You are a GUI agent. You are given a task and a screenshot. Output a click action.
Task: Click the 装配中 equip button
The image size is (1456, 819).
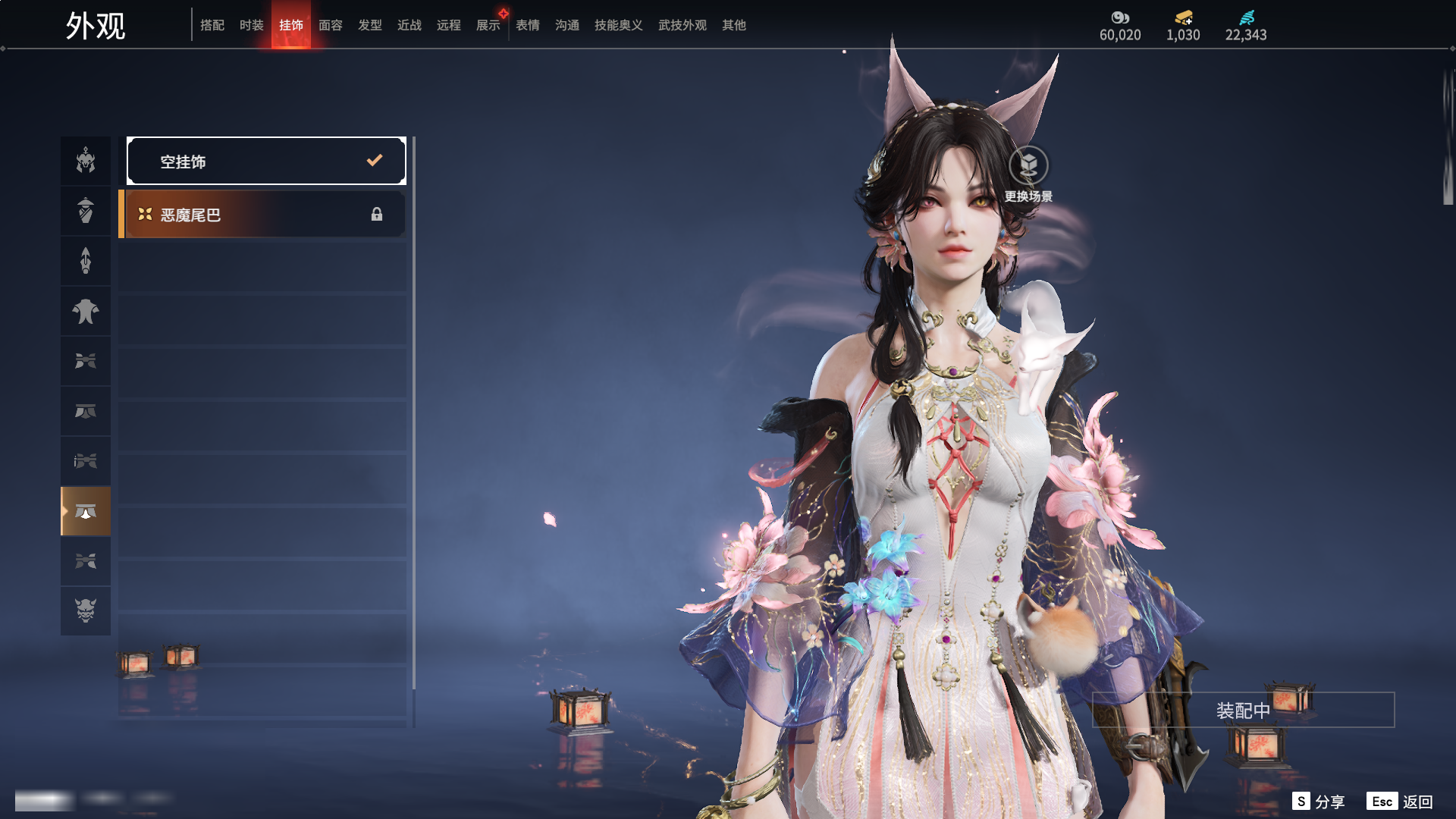1243,710
